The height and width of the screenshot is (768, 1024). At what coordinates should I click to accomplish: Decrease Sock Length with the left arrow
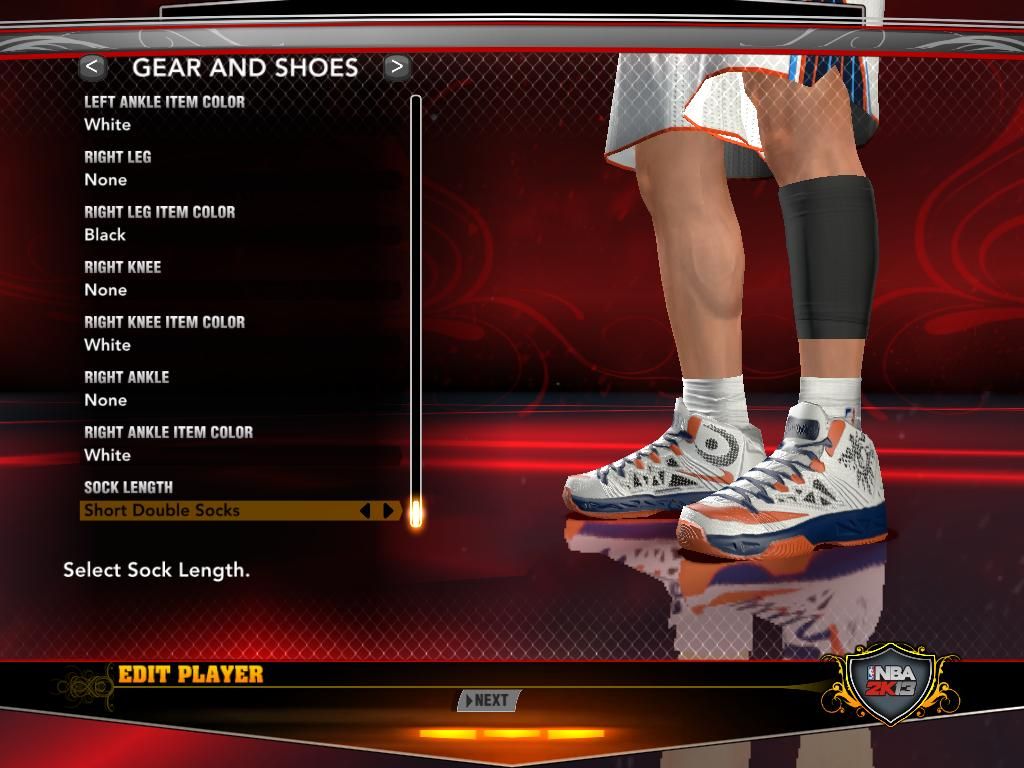(364, 511)
